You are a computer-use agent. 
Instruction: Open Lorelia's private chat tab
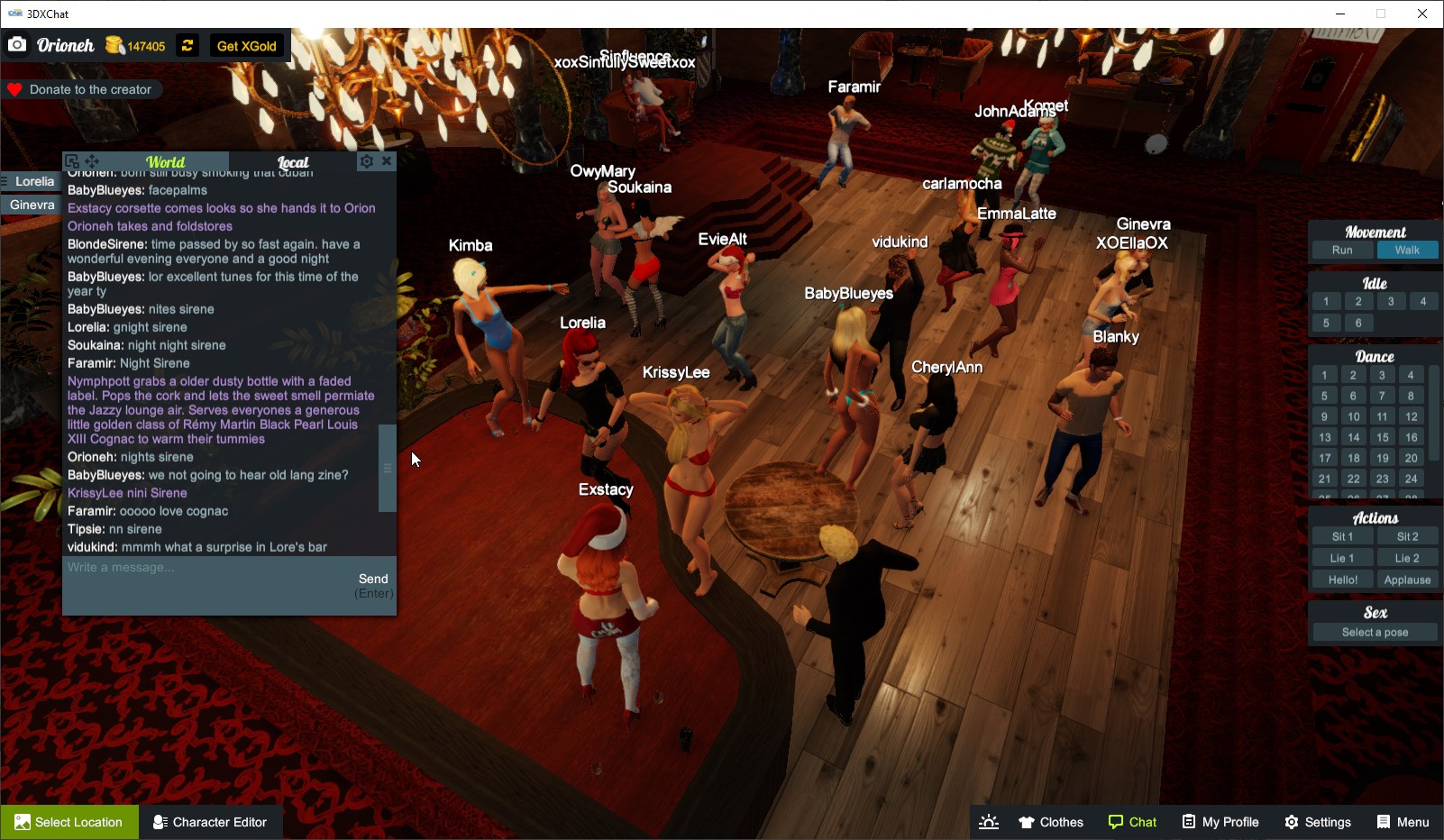pos(32,181)
